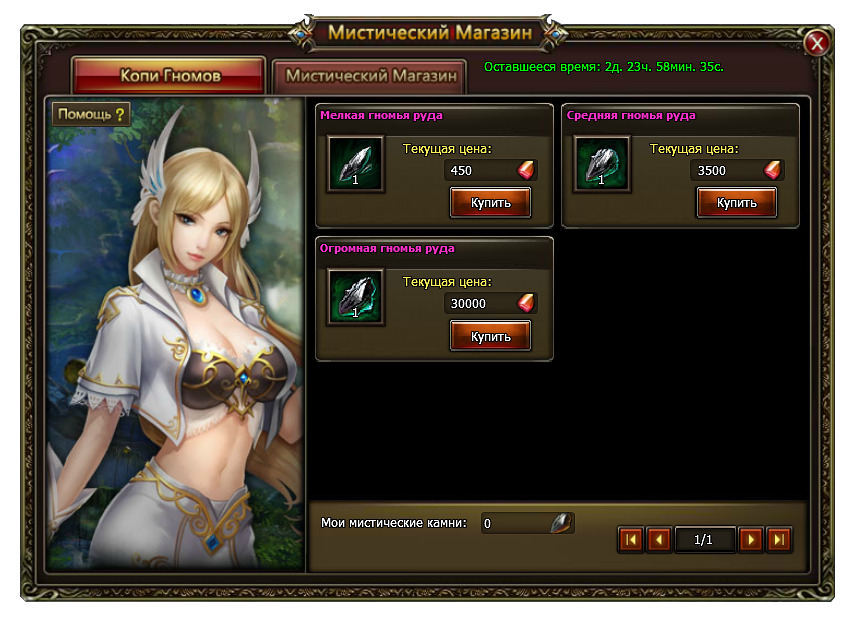Select the Огромная гномья руда item icon

(355, 298)
